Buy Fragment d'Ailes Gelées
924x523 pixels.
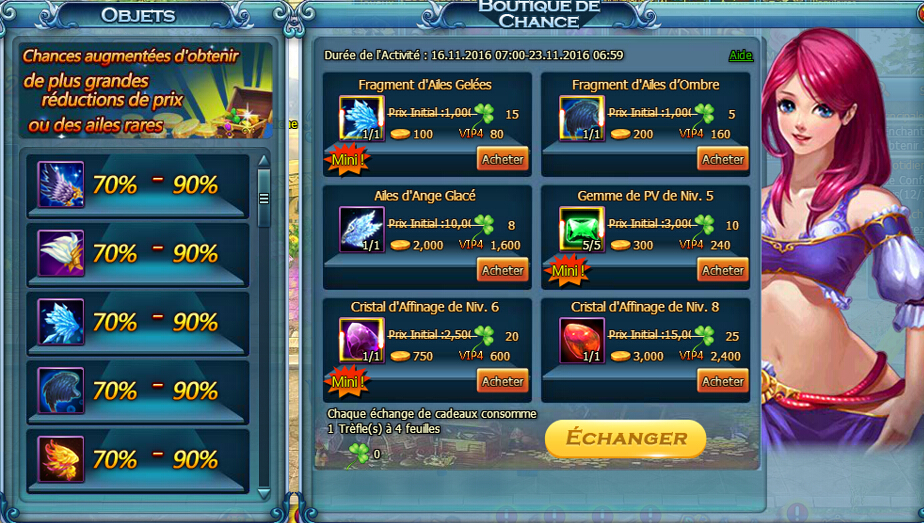[502, 159]
